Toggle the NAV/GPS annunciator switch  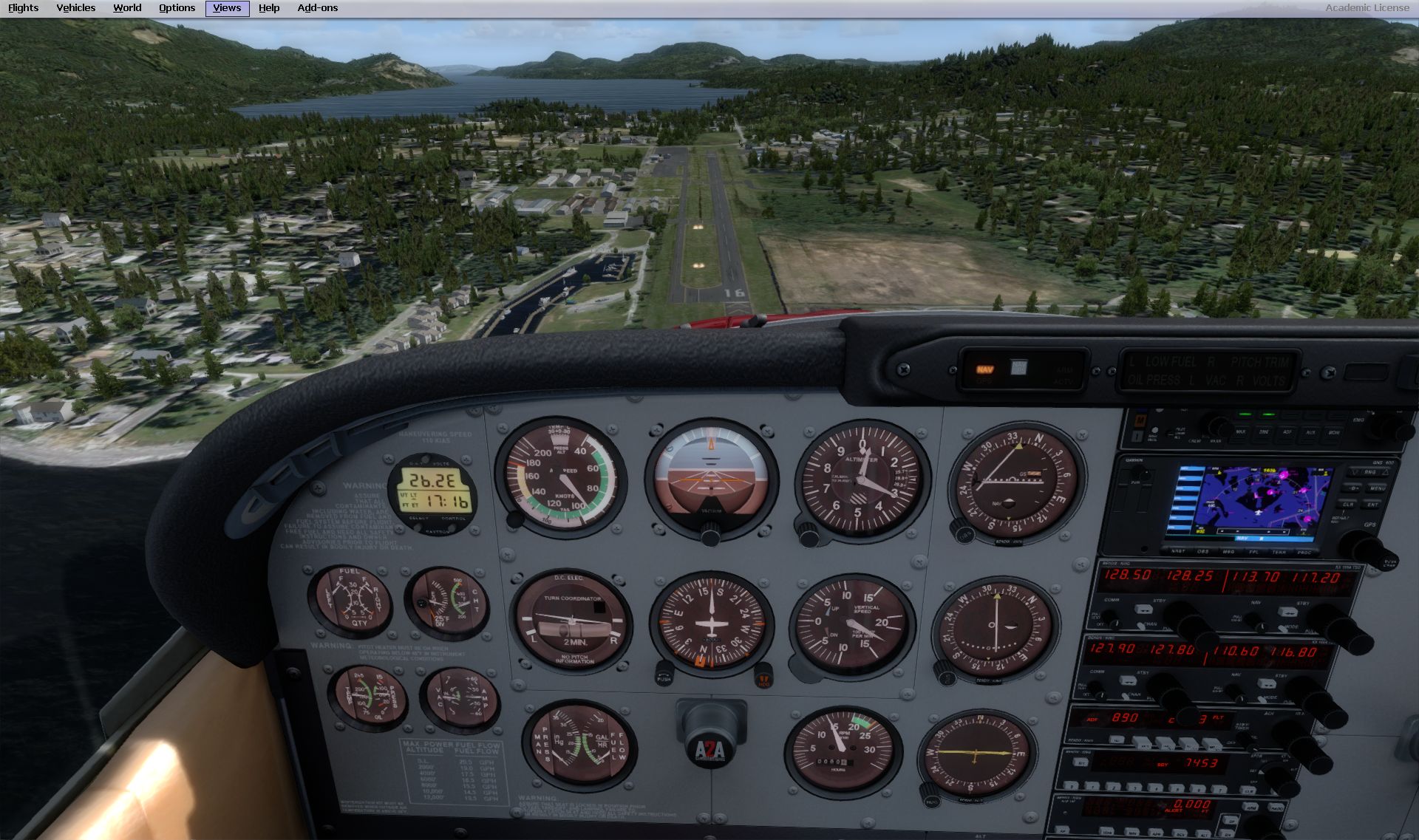coord(985,369)
